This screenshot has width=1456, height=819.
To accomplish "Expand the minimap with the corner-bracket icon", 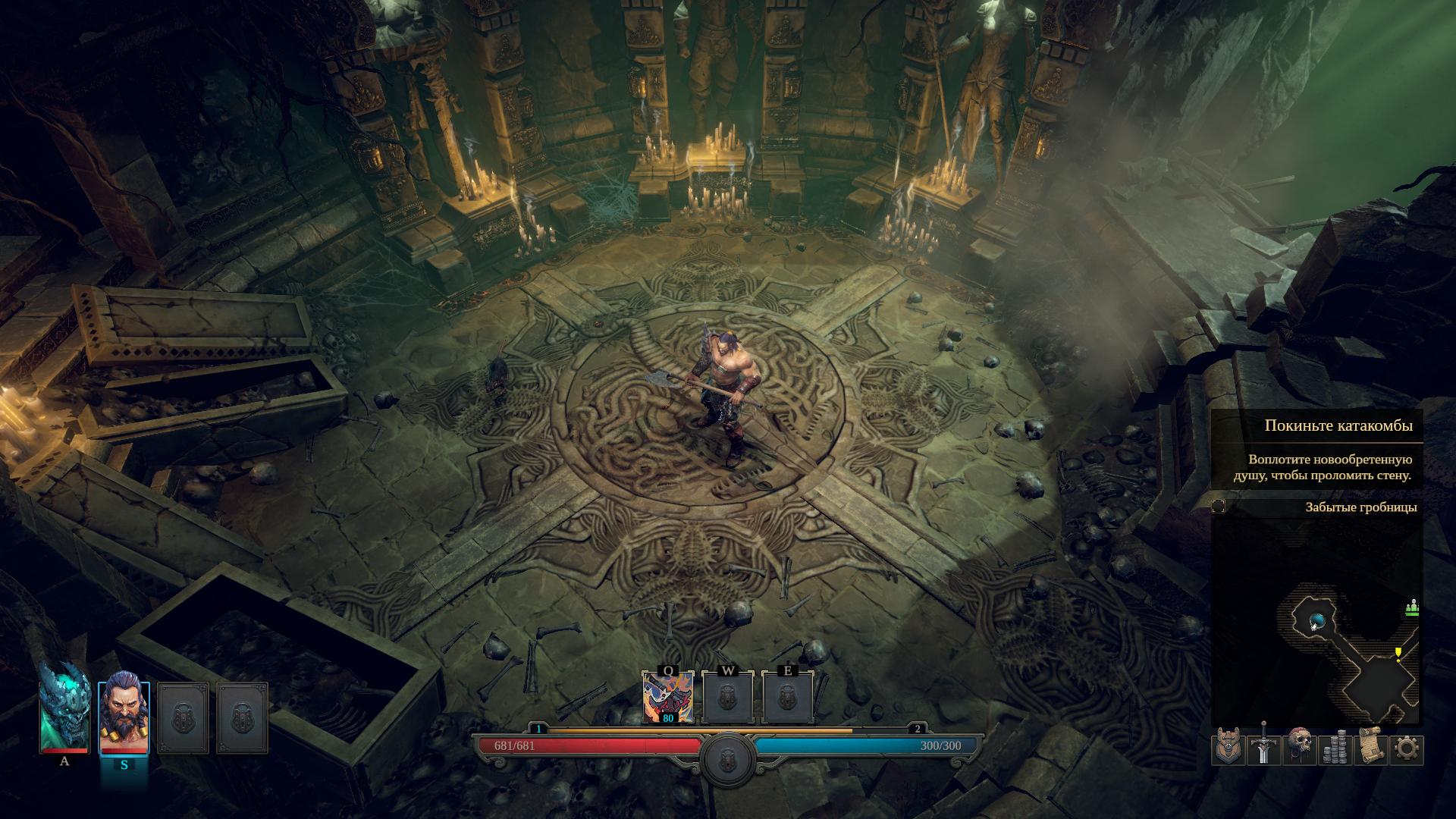I will click(x=1219, y=507).
